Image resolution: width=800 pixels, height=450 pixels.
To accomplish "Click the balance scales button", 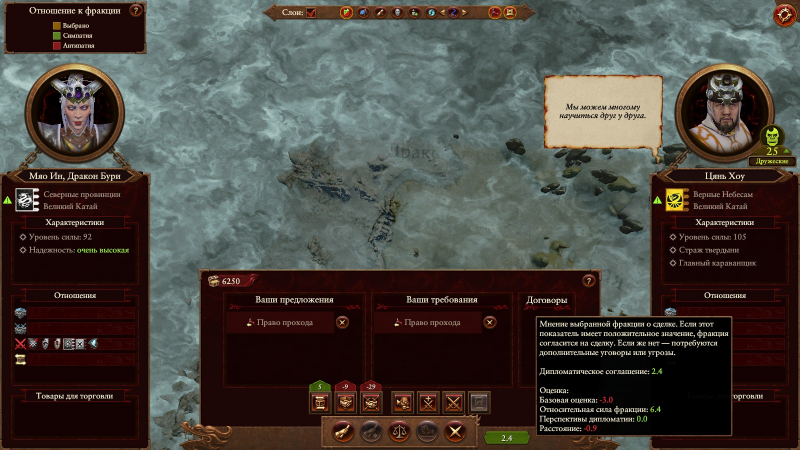I will [400, 431].
